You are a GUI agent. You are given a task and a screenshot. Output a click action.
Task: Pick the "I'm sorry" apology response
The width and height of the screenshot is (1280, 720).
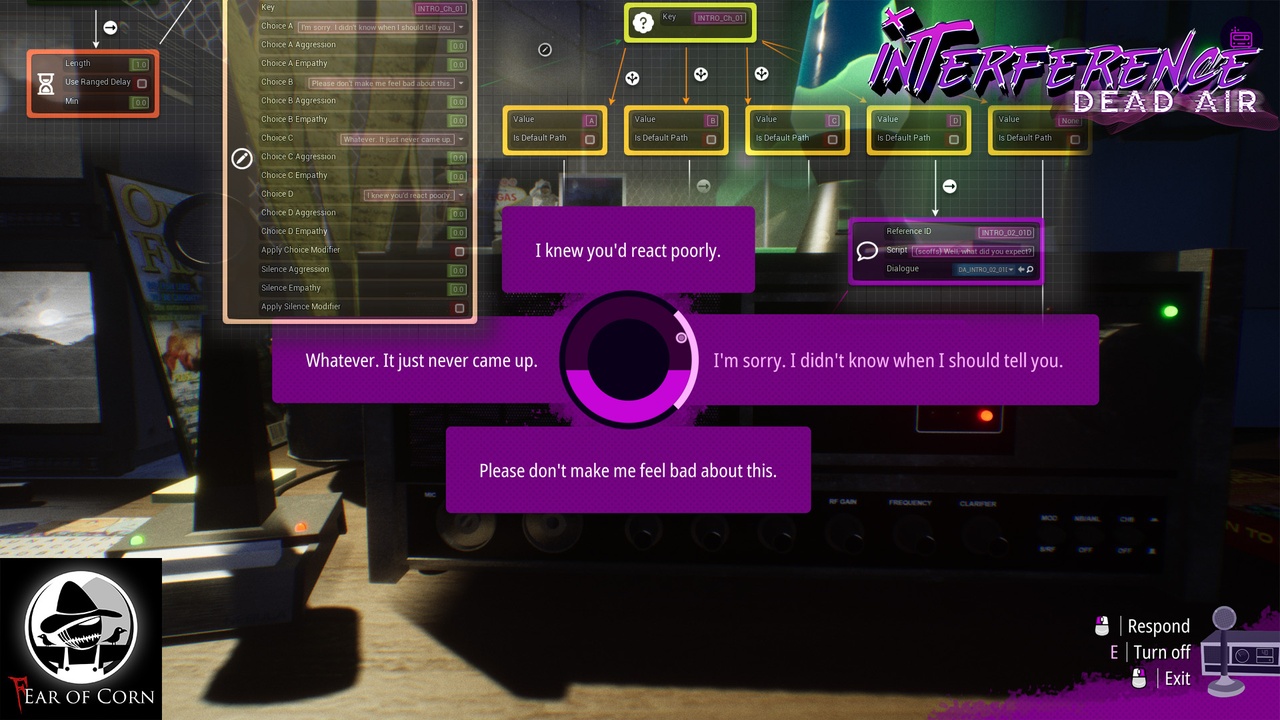click(888, 360)
